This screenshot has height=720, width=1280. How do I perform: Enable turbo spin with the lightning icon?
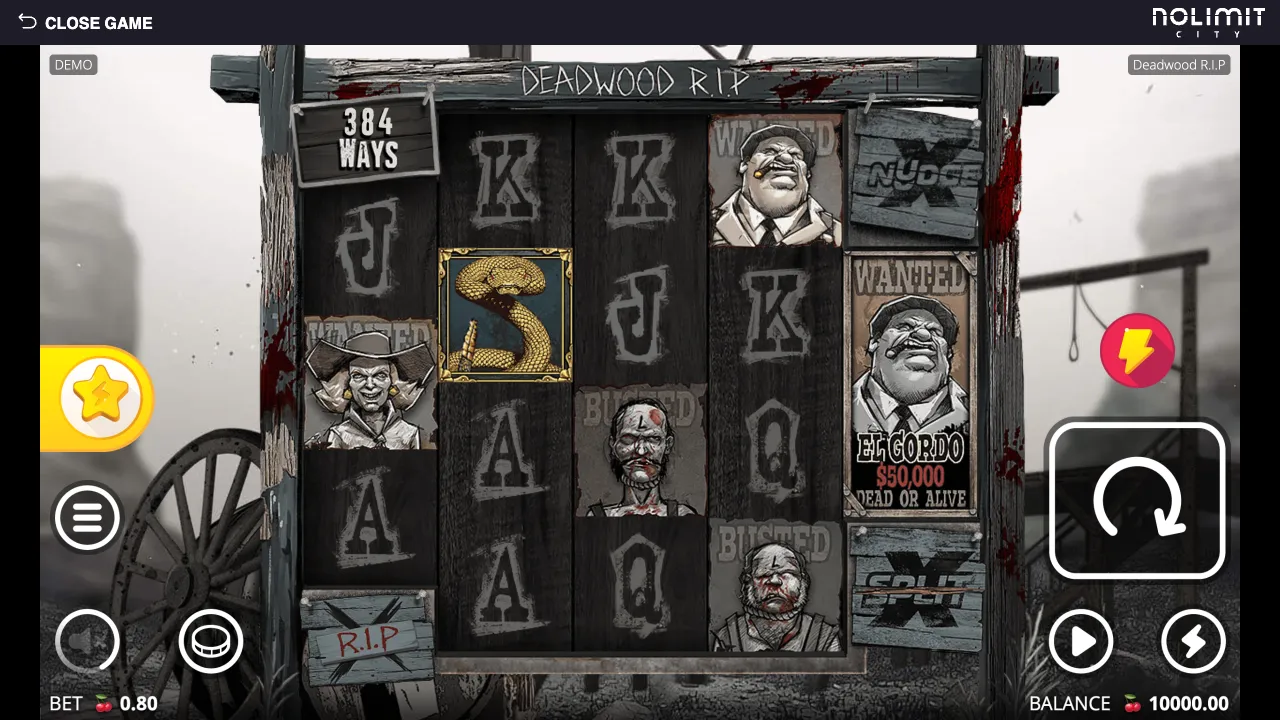click(x=1192, y=641)
